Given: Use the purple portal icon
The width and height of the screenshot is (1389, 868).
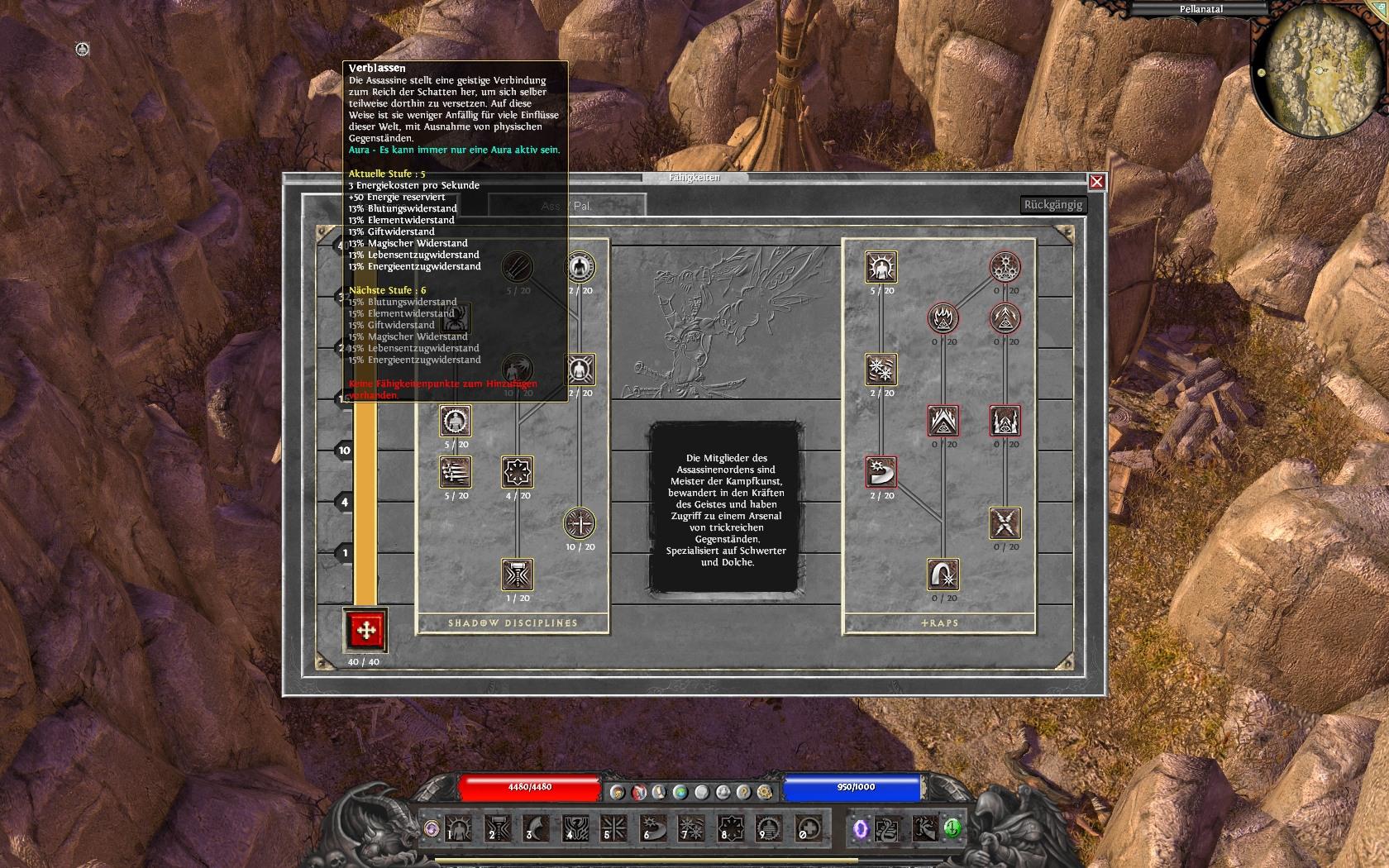Looking at the screenshot, I should click(860, 827).
